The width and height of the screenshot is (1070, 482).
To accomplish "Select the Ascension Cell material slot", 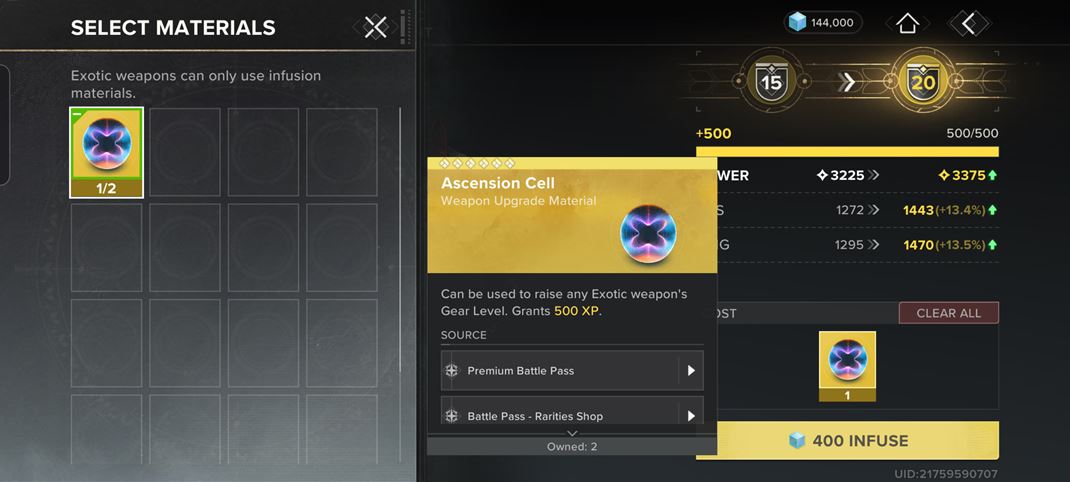I will coord(106,152).
